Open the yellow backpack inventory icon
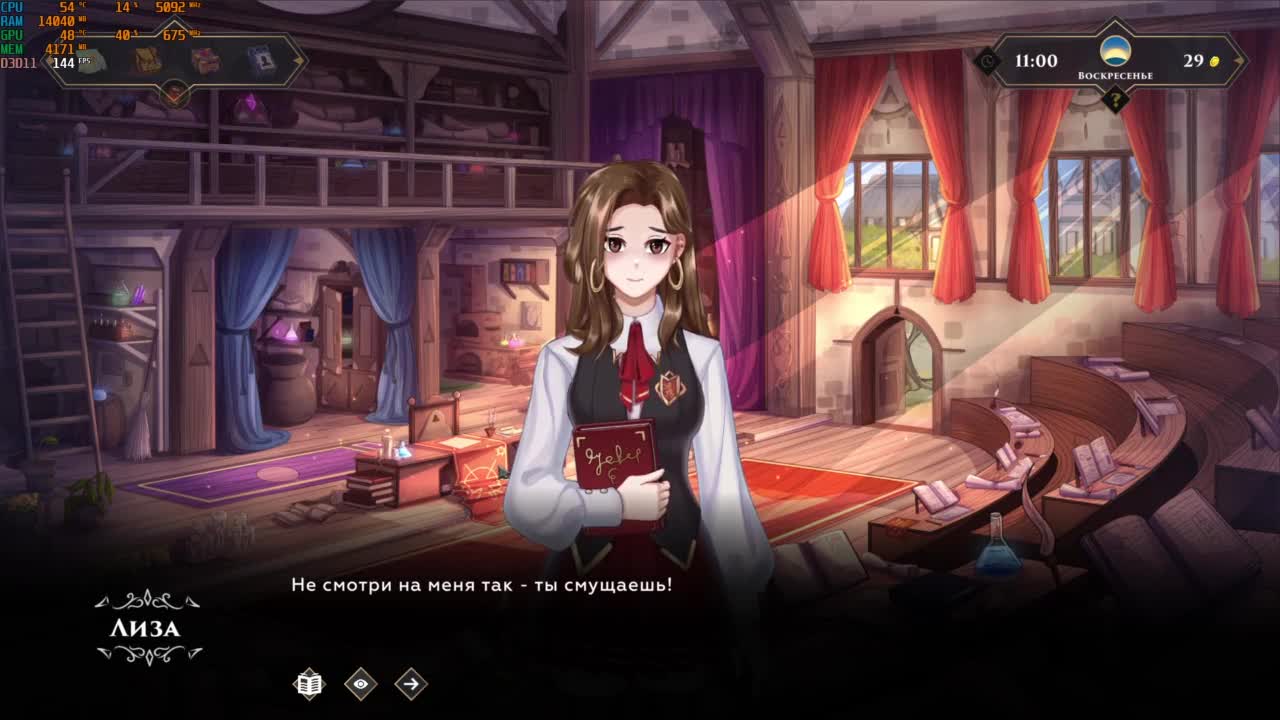This screenshot has width=1280, height=720. pos(148,61)
